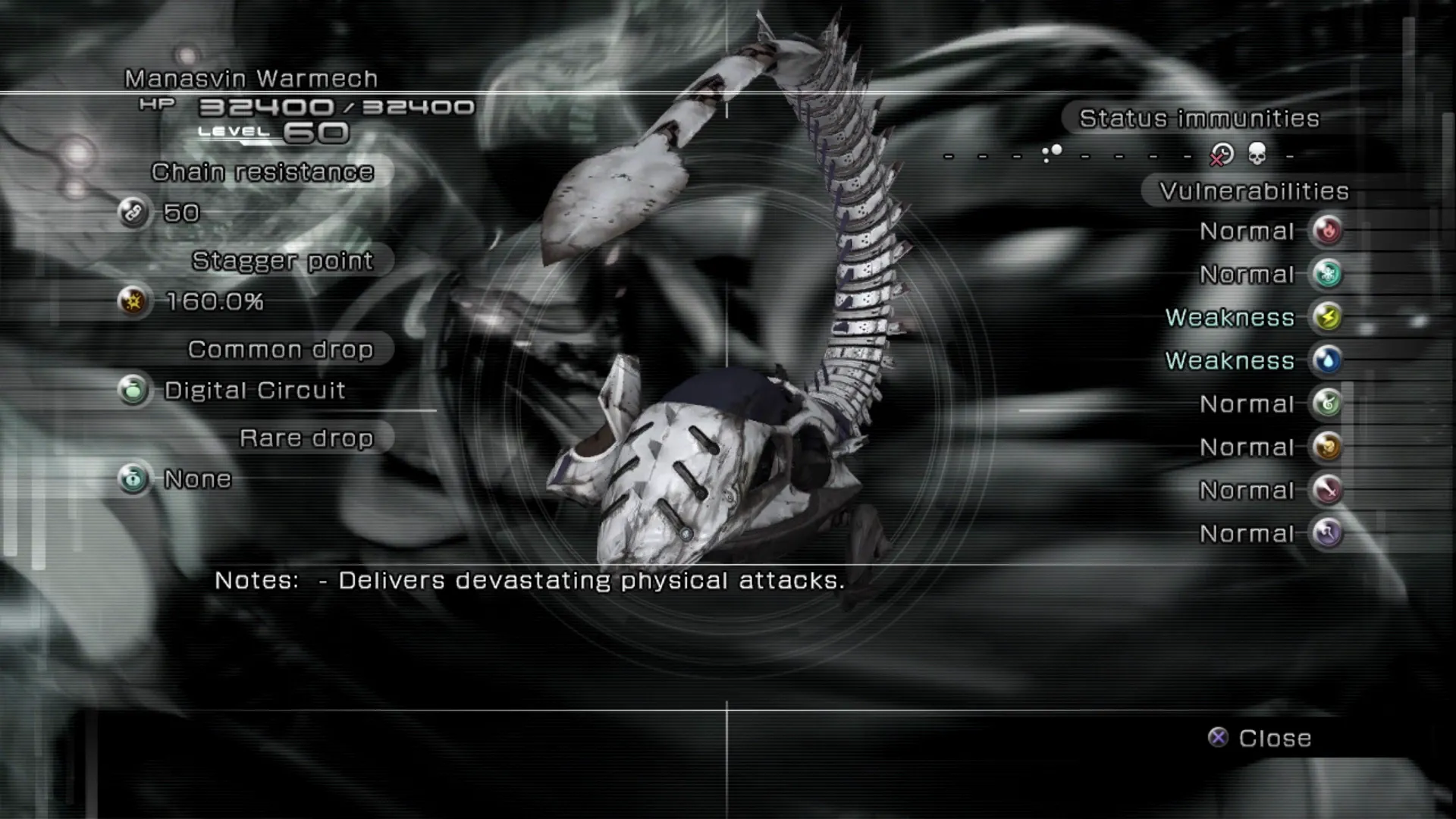1456x819 pixels.
Task: Choose the water droplet weakness icon
Action: 1327,360
